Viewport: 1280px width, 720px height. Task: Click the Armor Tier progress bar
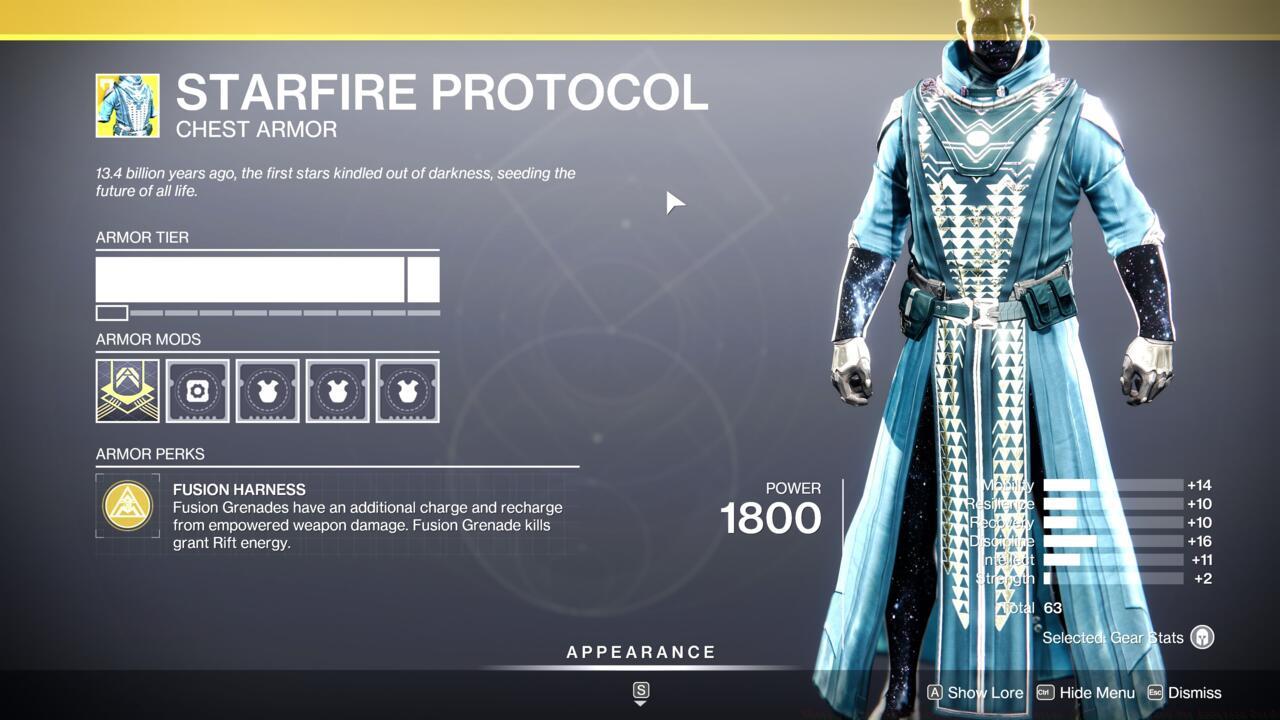[x=267, y=279]
